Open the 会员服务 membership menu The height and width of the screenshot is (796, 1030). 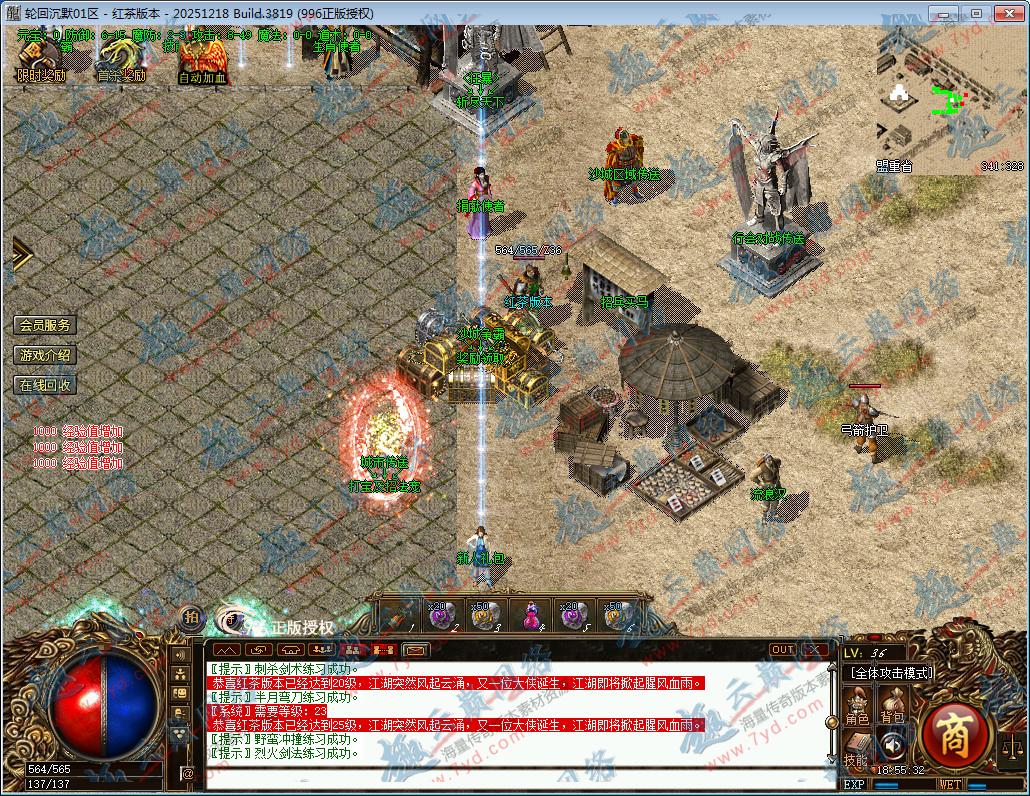(45, 325)
